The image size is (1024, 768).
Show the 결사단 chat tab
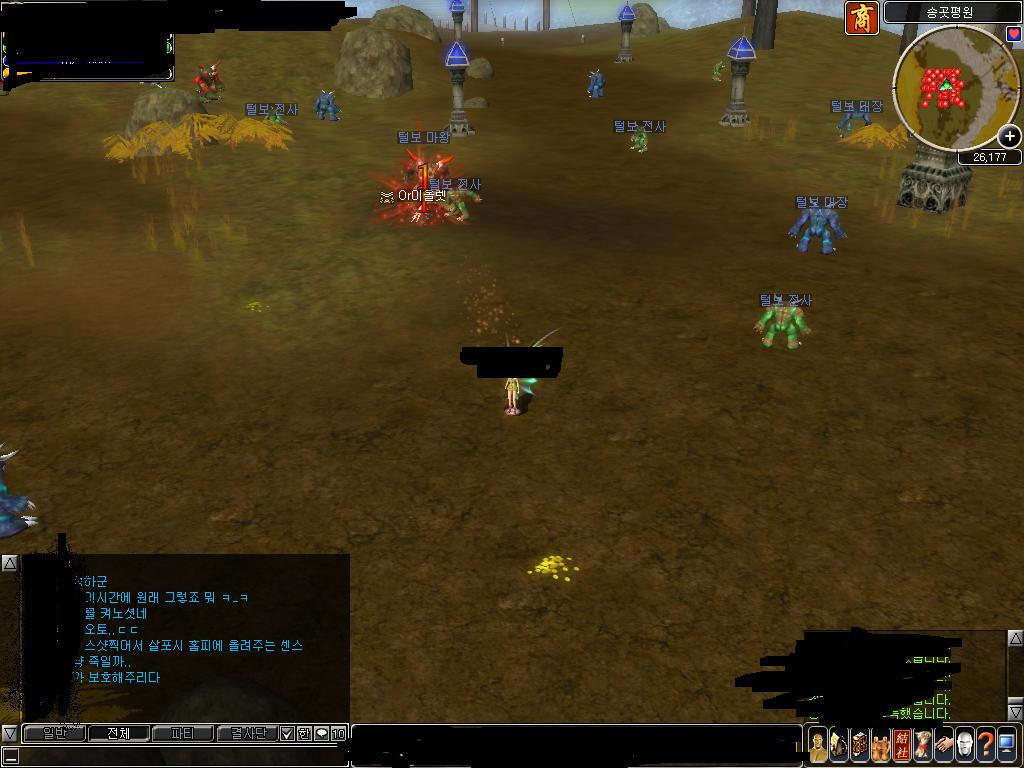pos(246,734)
